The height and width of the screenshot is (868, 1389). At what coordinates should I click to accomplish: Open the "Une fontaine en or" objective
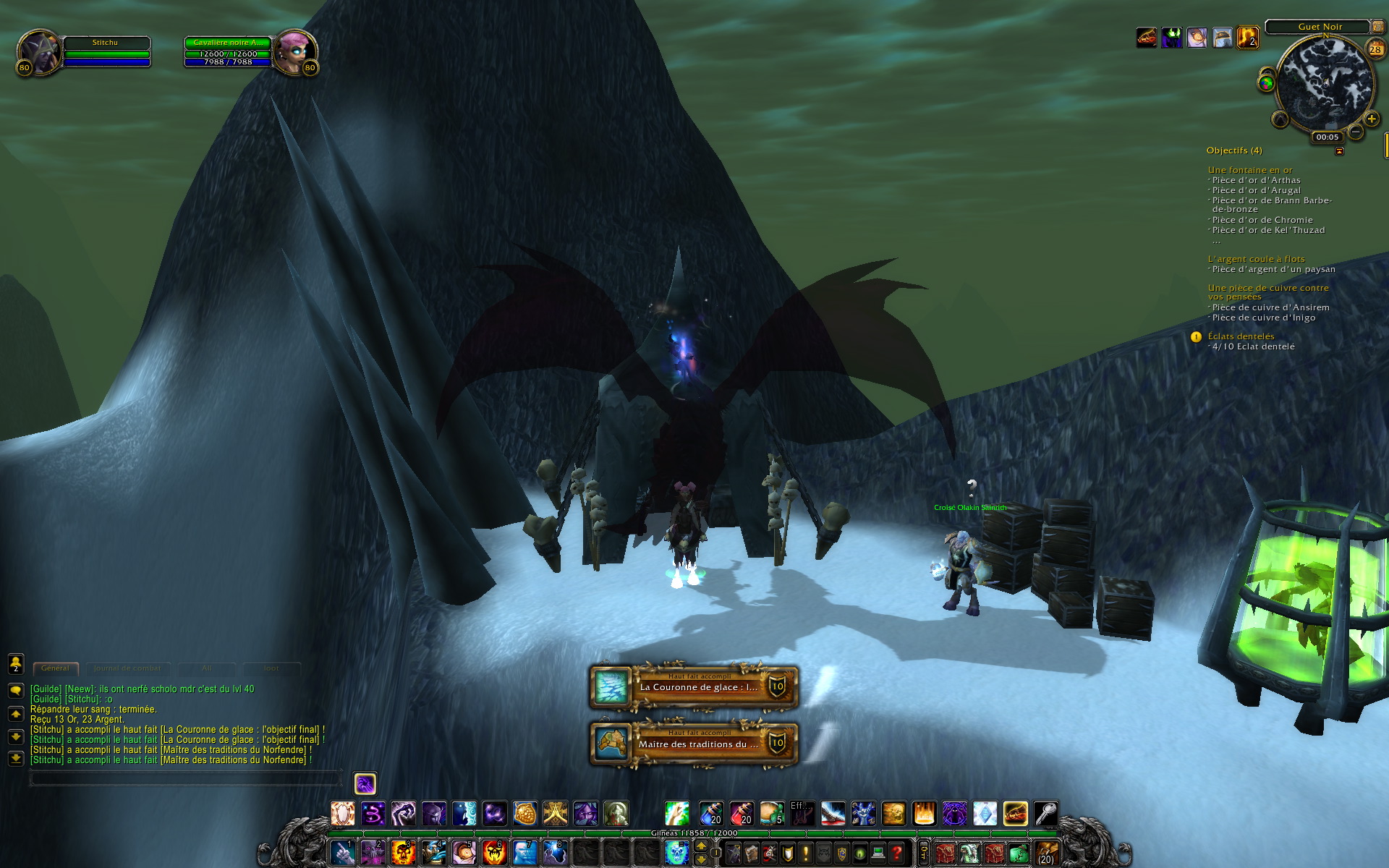[x=1249, y=170]
